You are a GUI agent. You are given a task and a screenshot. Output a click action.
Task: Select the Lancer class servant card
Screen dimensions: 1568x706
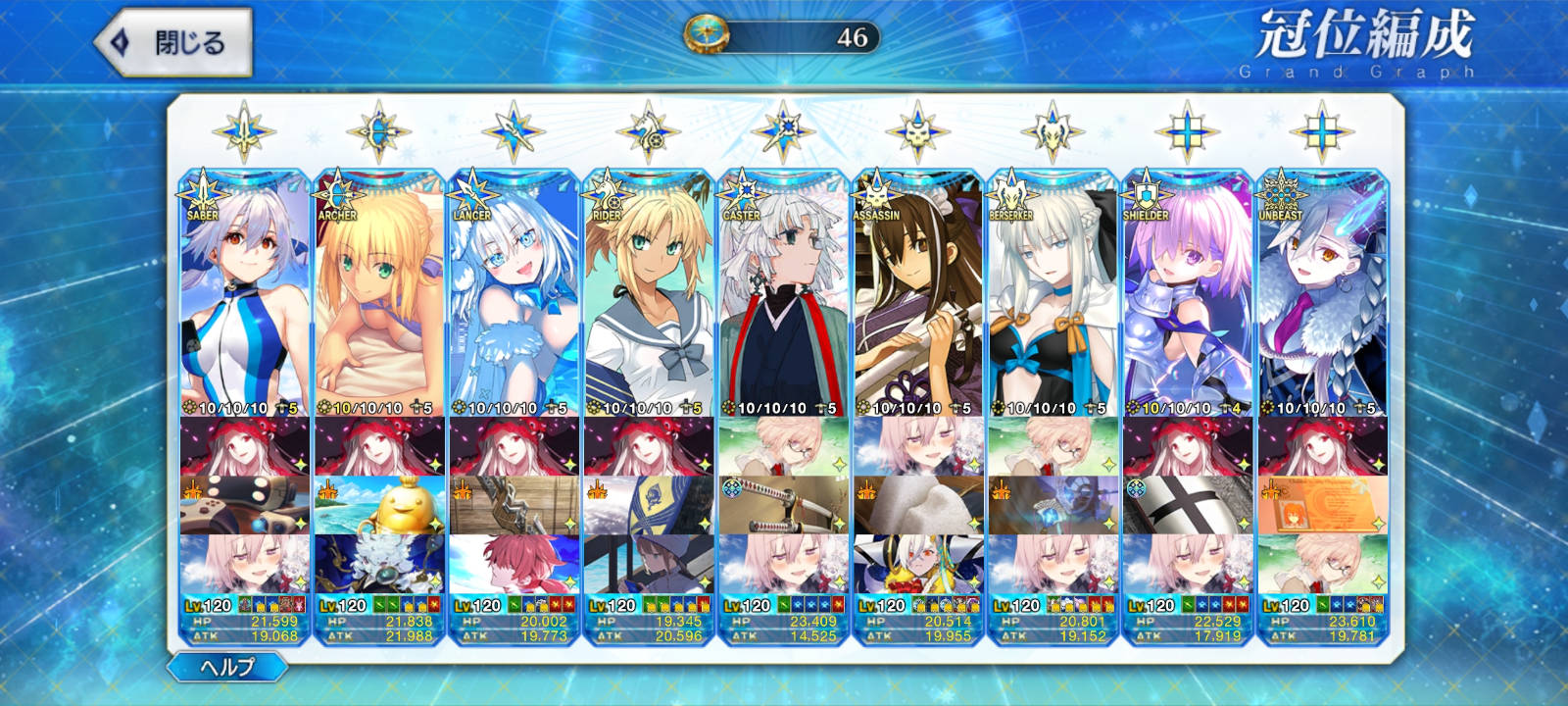[514, 294]
